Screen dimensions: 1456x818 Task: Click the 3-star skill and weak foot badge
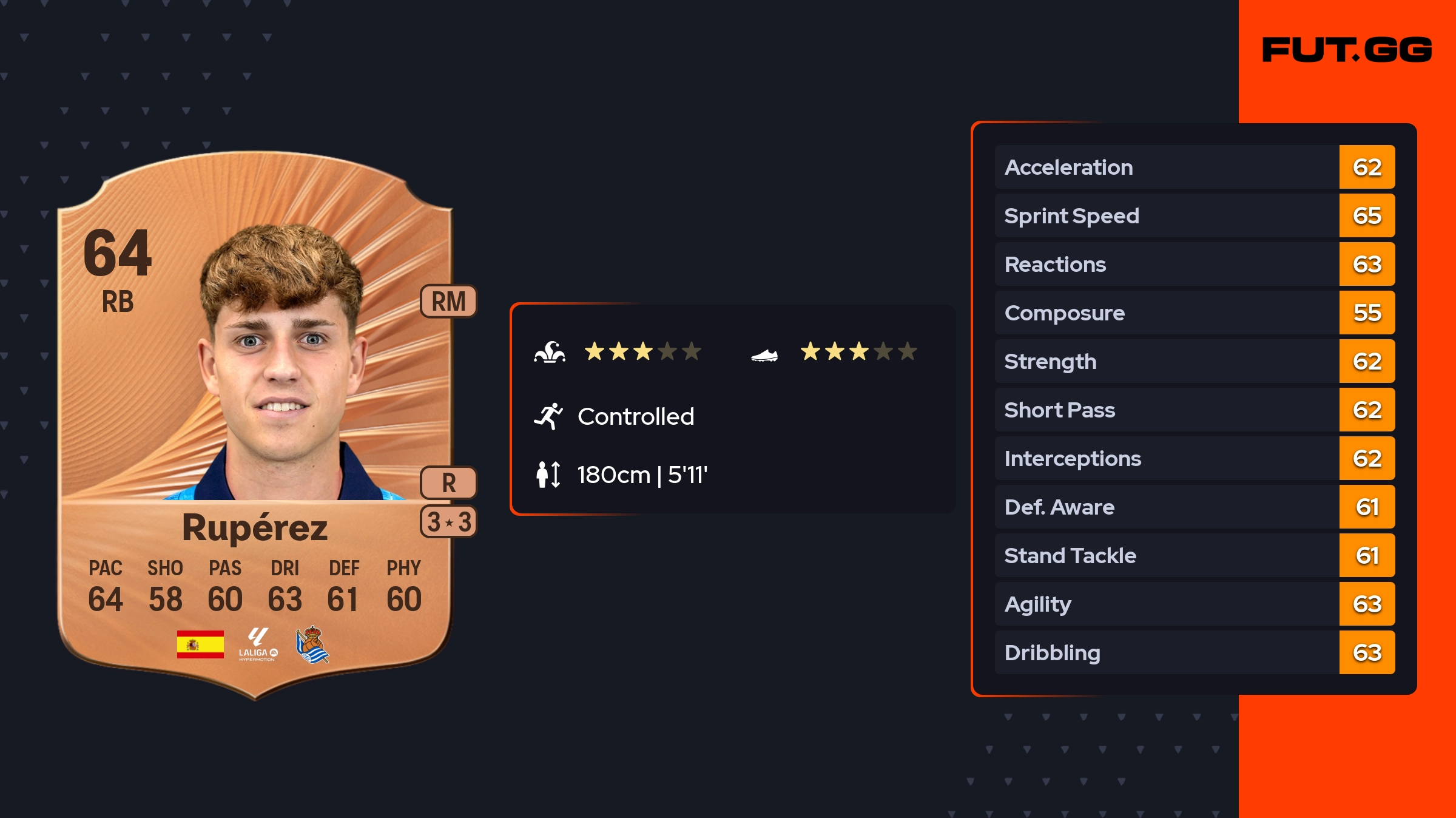pos(448,522)
